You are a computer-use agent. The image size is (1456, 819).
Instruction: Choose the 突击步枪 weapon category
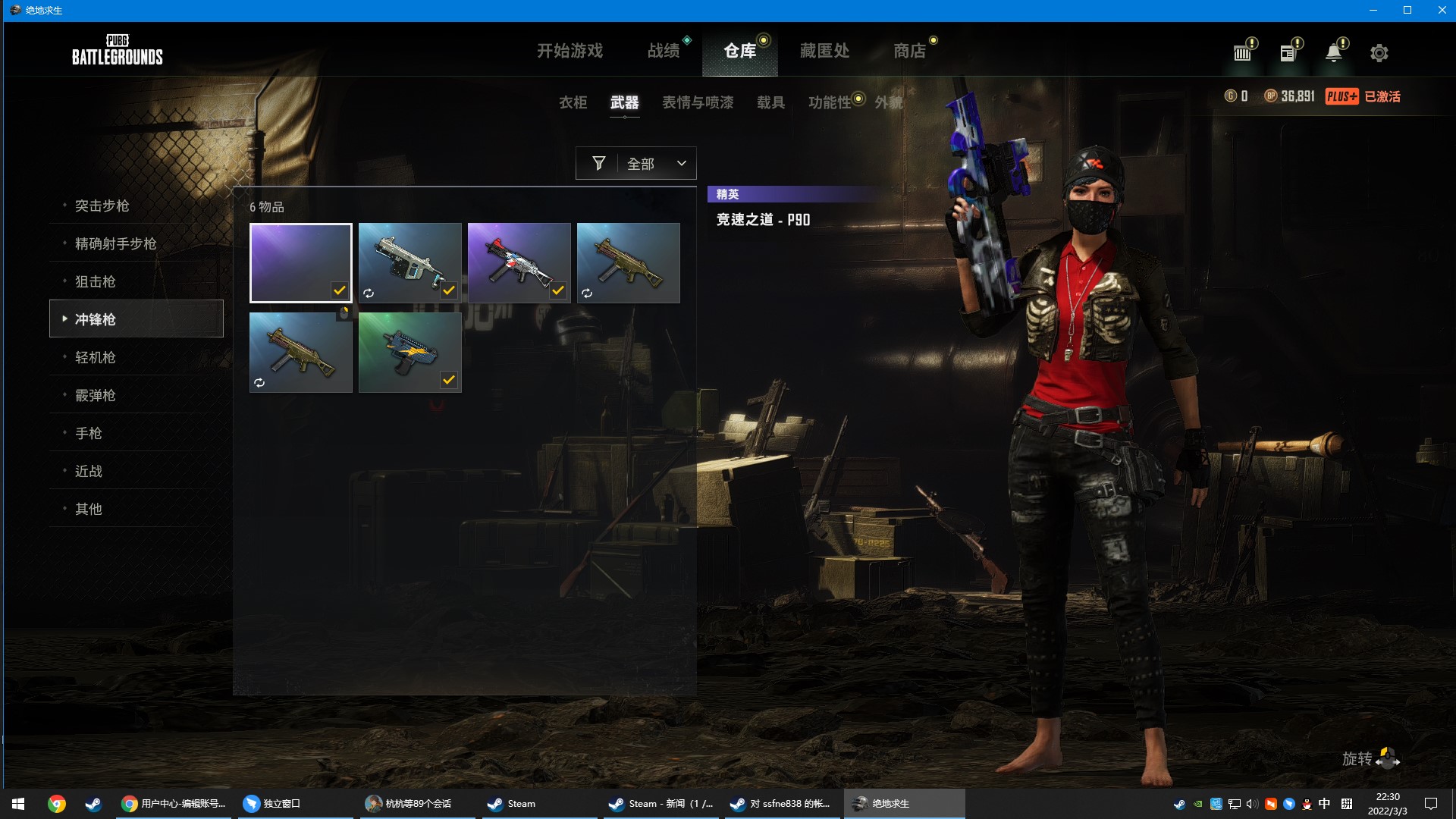click(102, 206)
